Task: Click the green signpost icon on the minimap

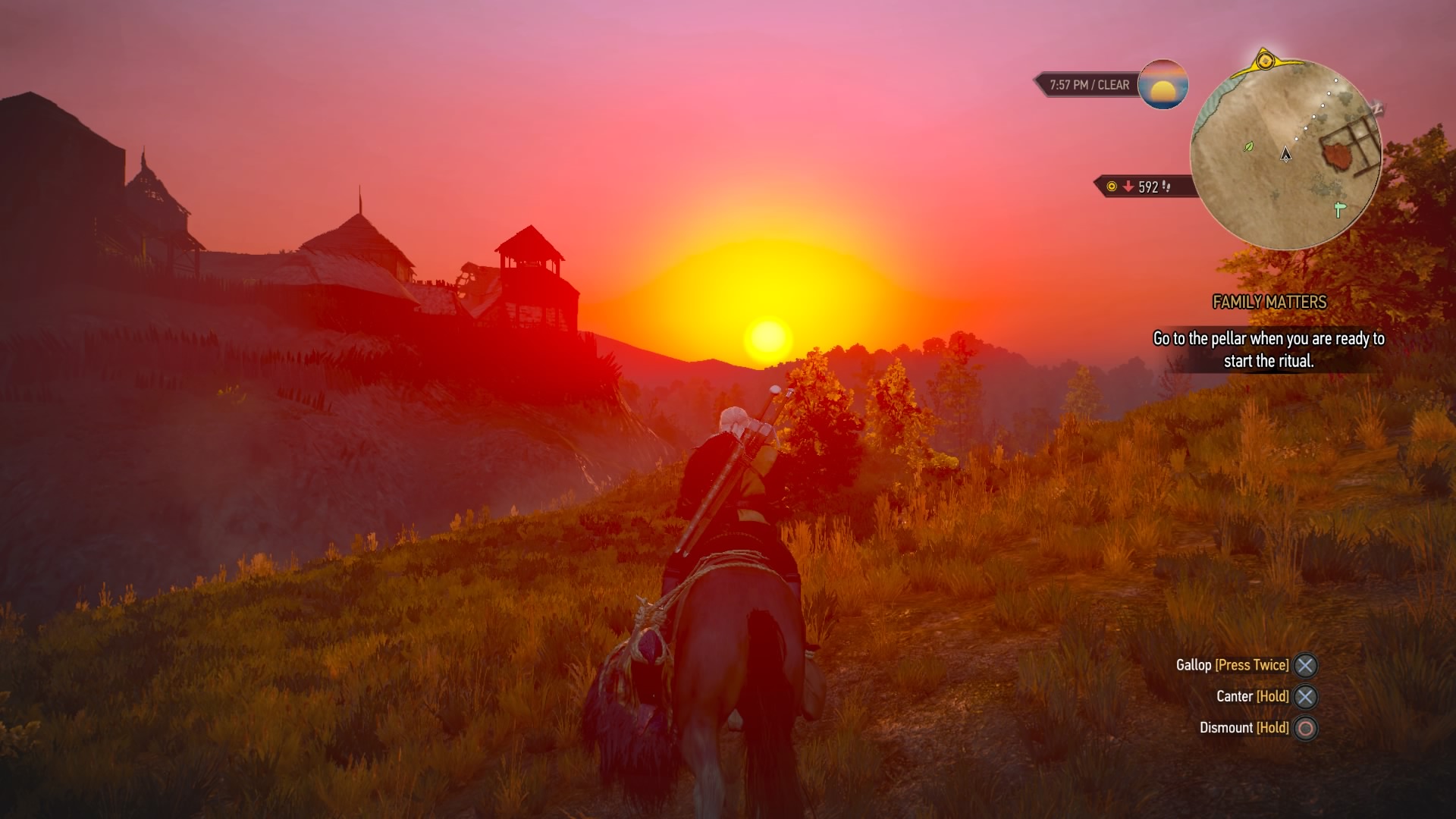Action: pos(1338,210)
